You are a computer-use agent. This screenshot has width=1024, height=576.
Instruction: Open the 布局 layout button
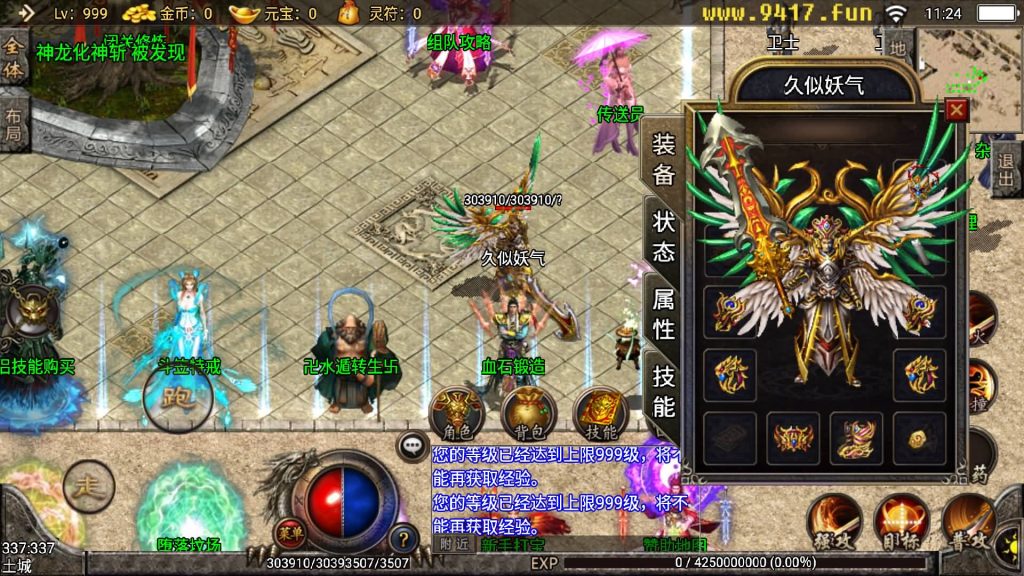click(x=13, y=119)
